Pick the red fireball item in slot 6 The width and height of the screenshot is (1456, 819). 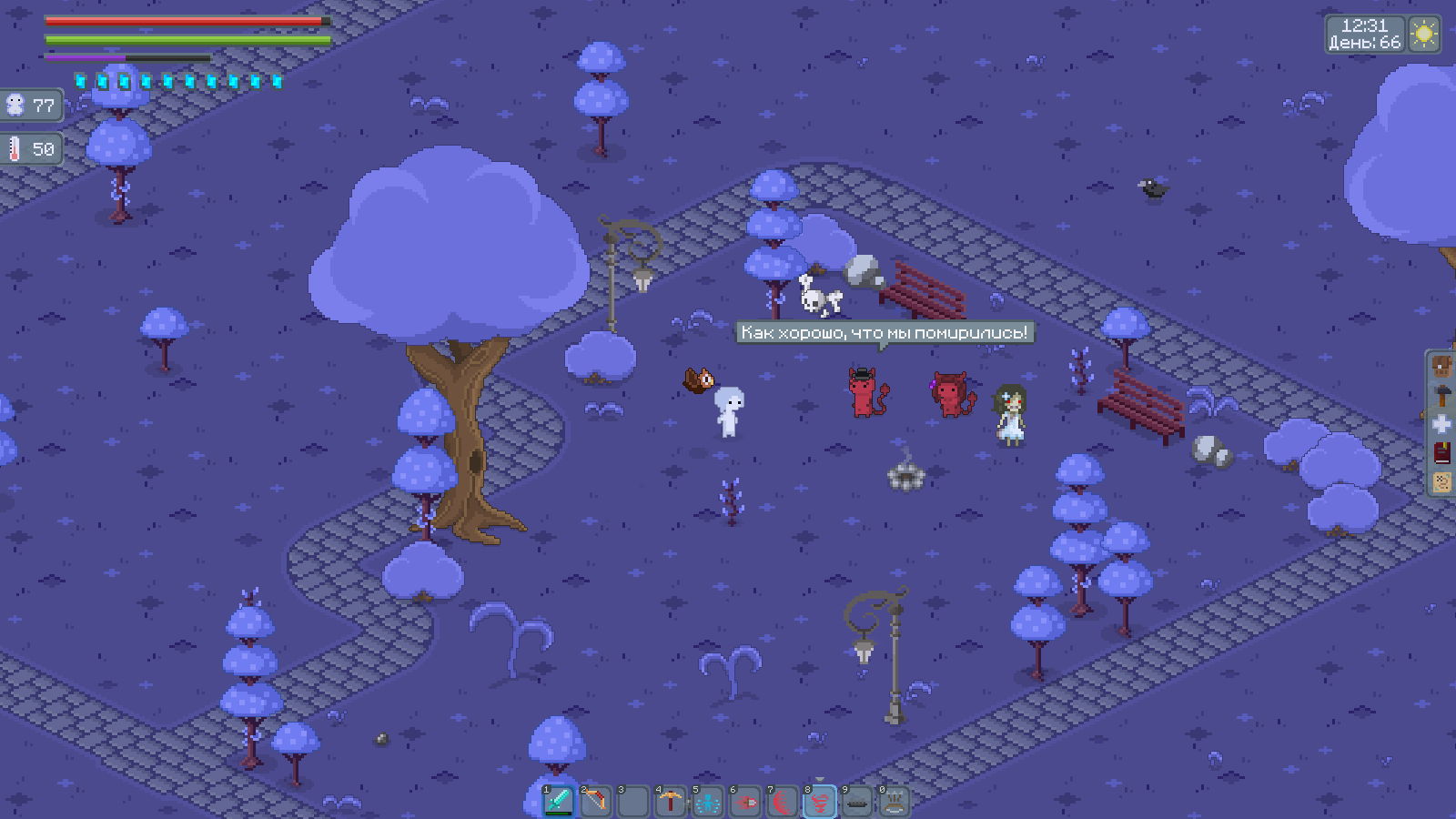pos(745,802)
